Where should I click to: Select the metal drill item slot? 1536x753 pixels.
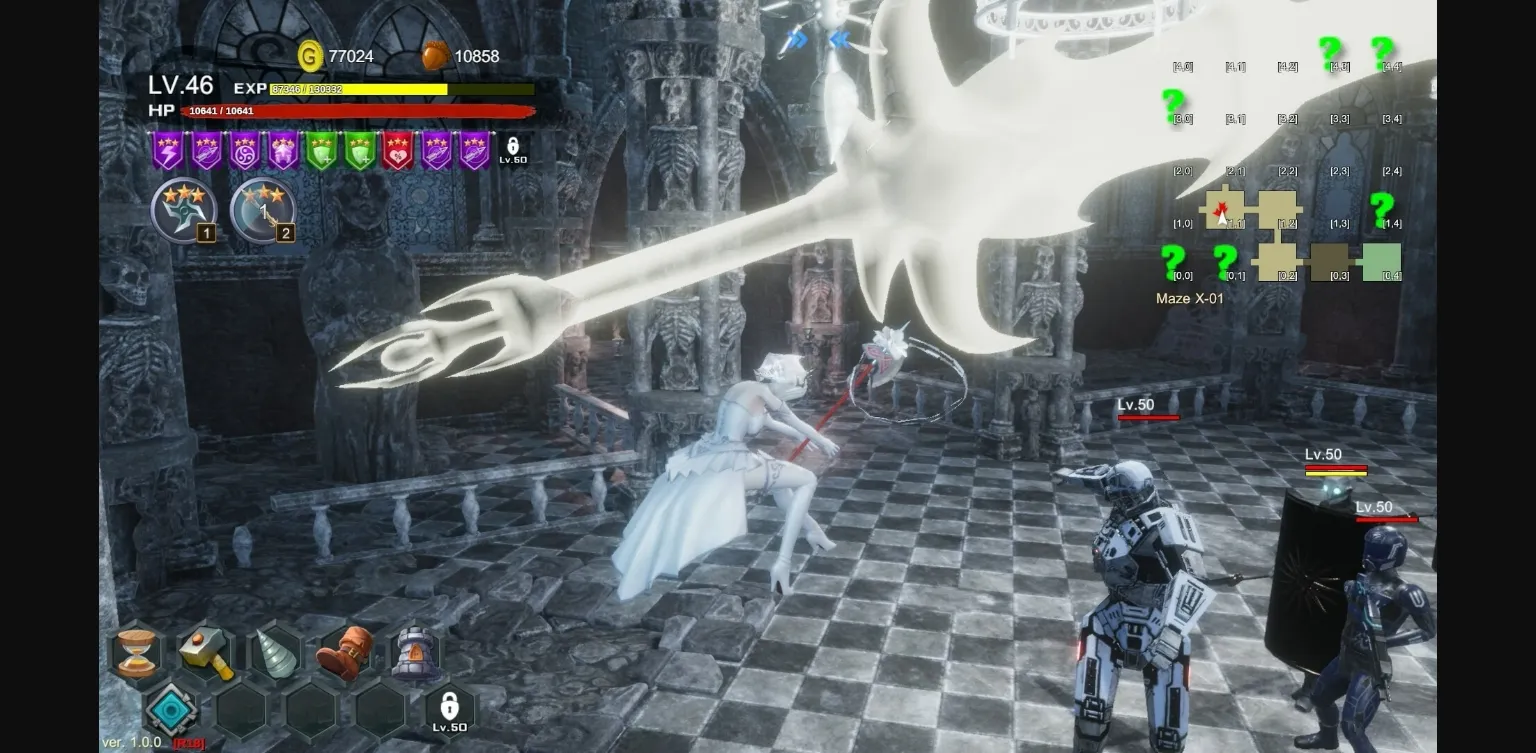pyautogui.click(x=275, y=654)
